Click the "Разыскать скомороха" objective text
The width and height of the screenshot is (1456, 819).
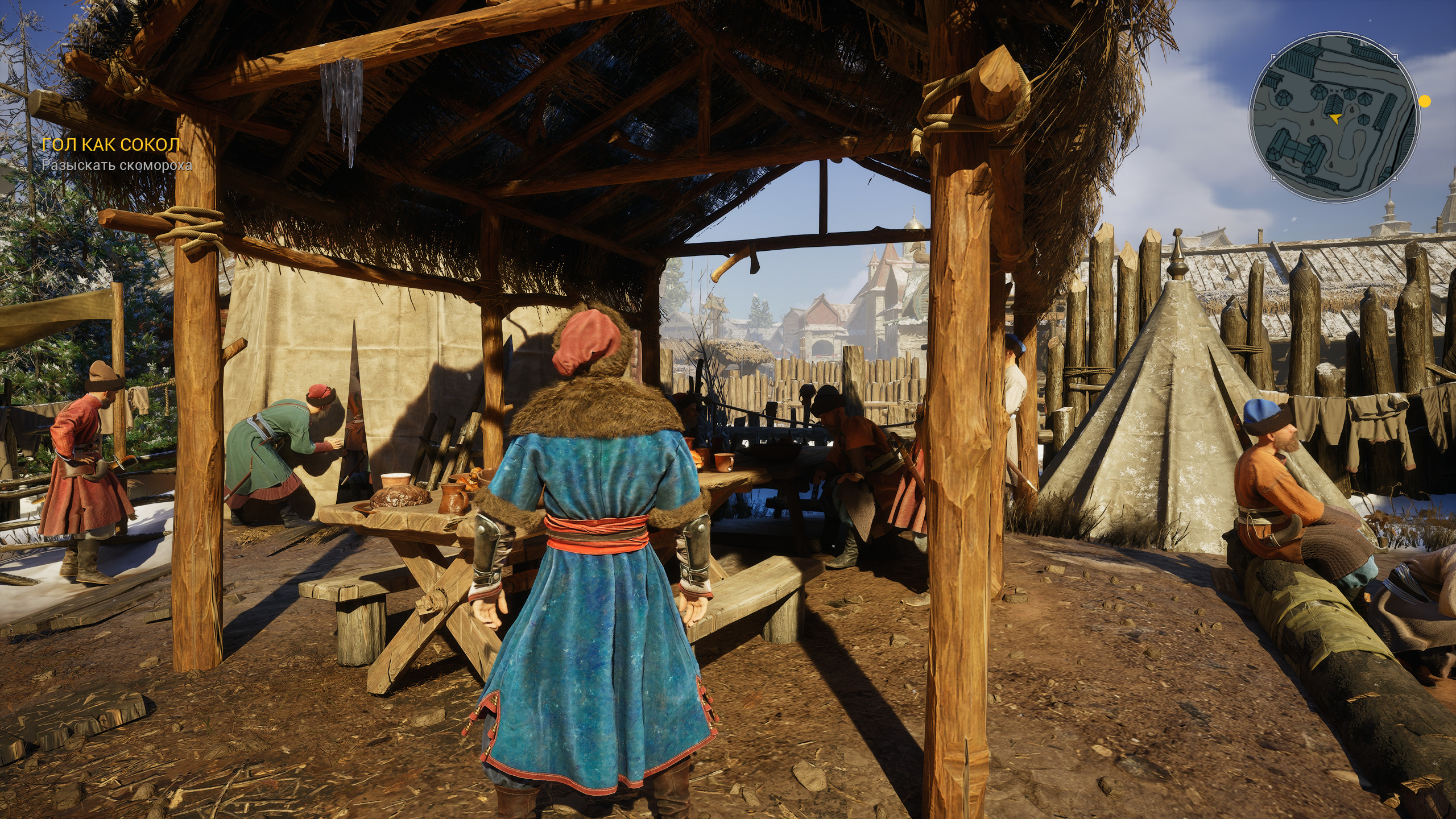(117, 166)
